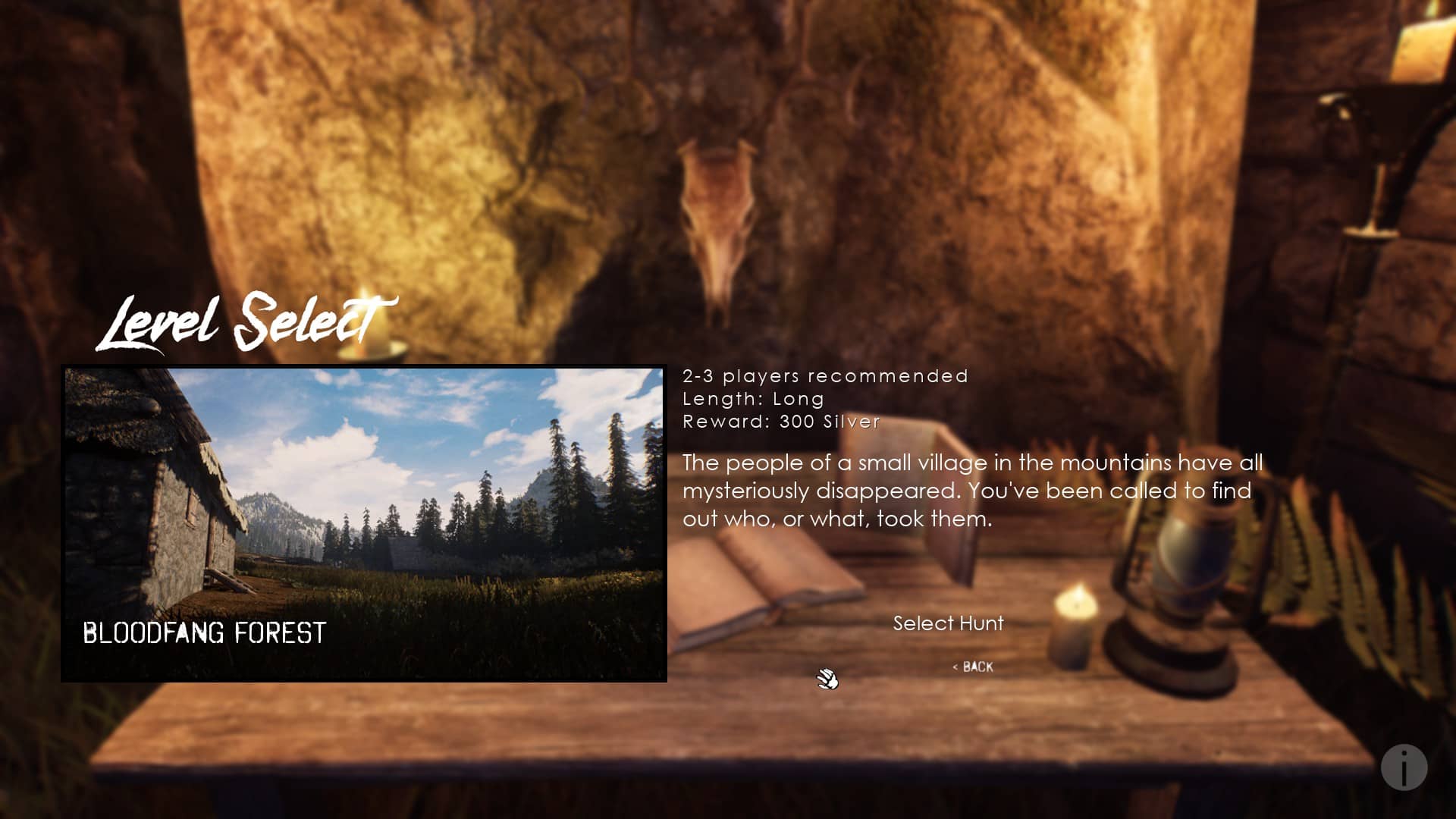
Task: Confirm with Select Hunt
Action: pyautogui.click(x=948, y=623)
